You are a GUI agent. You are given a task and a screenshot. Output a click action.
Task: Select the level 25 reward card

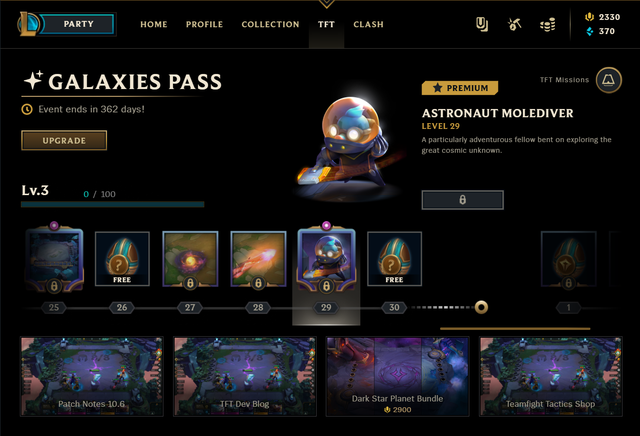coord(54,260)
